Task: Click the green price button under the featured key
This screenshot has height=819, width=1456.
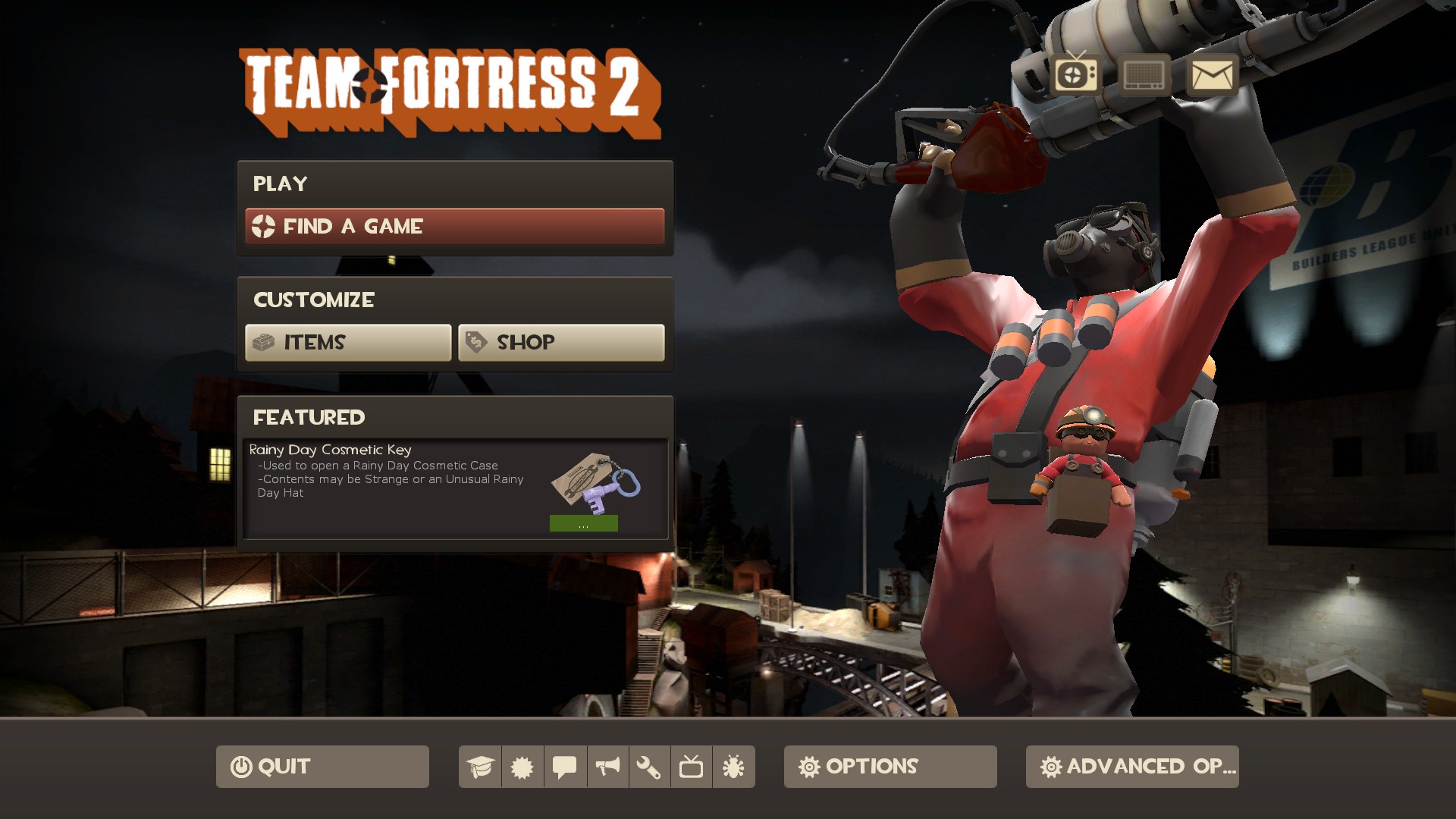Action: tap(584, 523)
